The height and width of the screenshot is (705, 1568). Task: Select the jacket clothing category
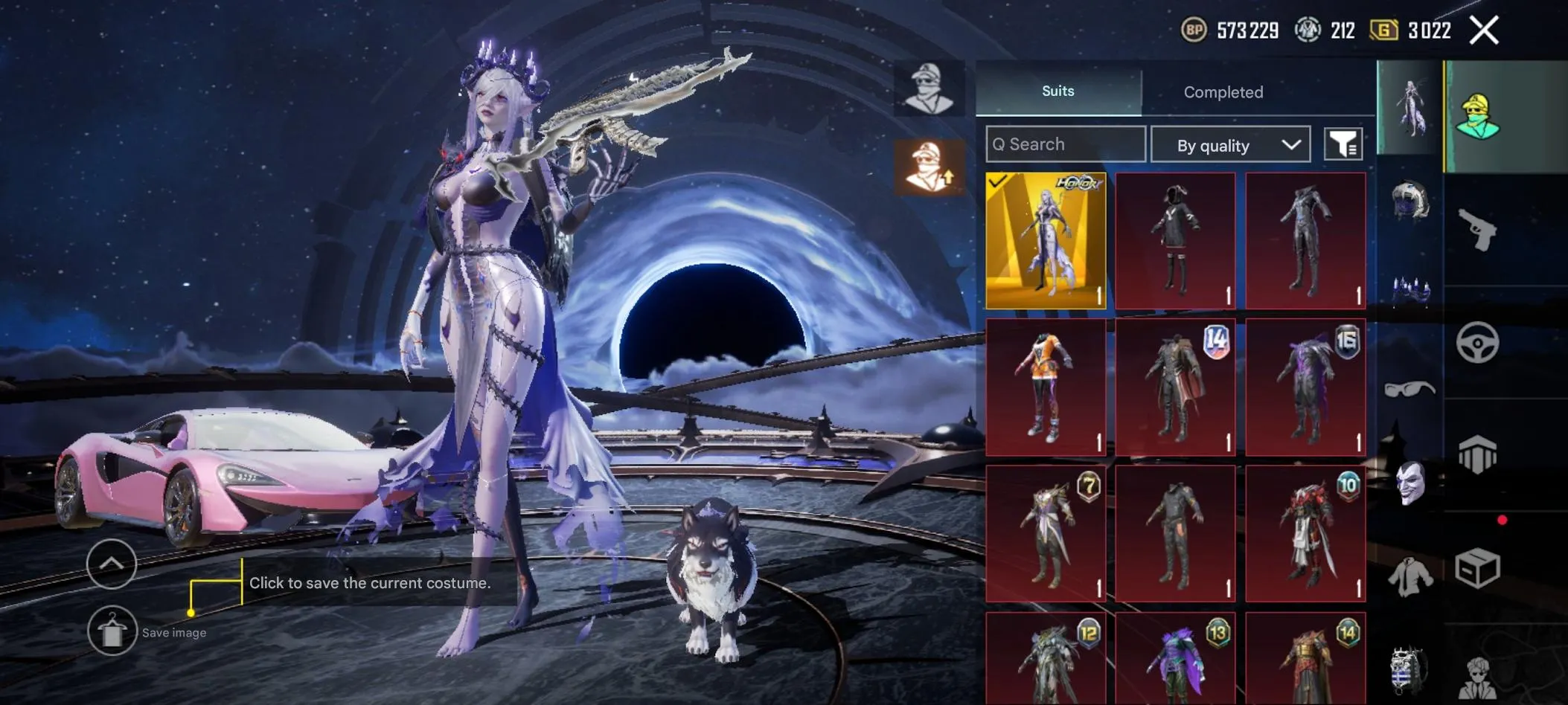tap(1409, 576)
